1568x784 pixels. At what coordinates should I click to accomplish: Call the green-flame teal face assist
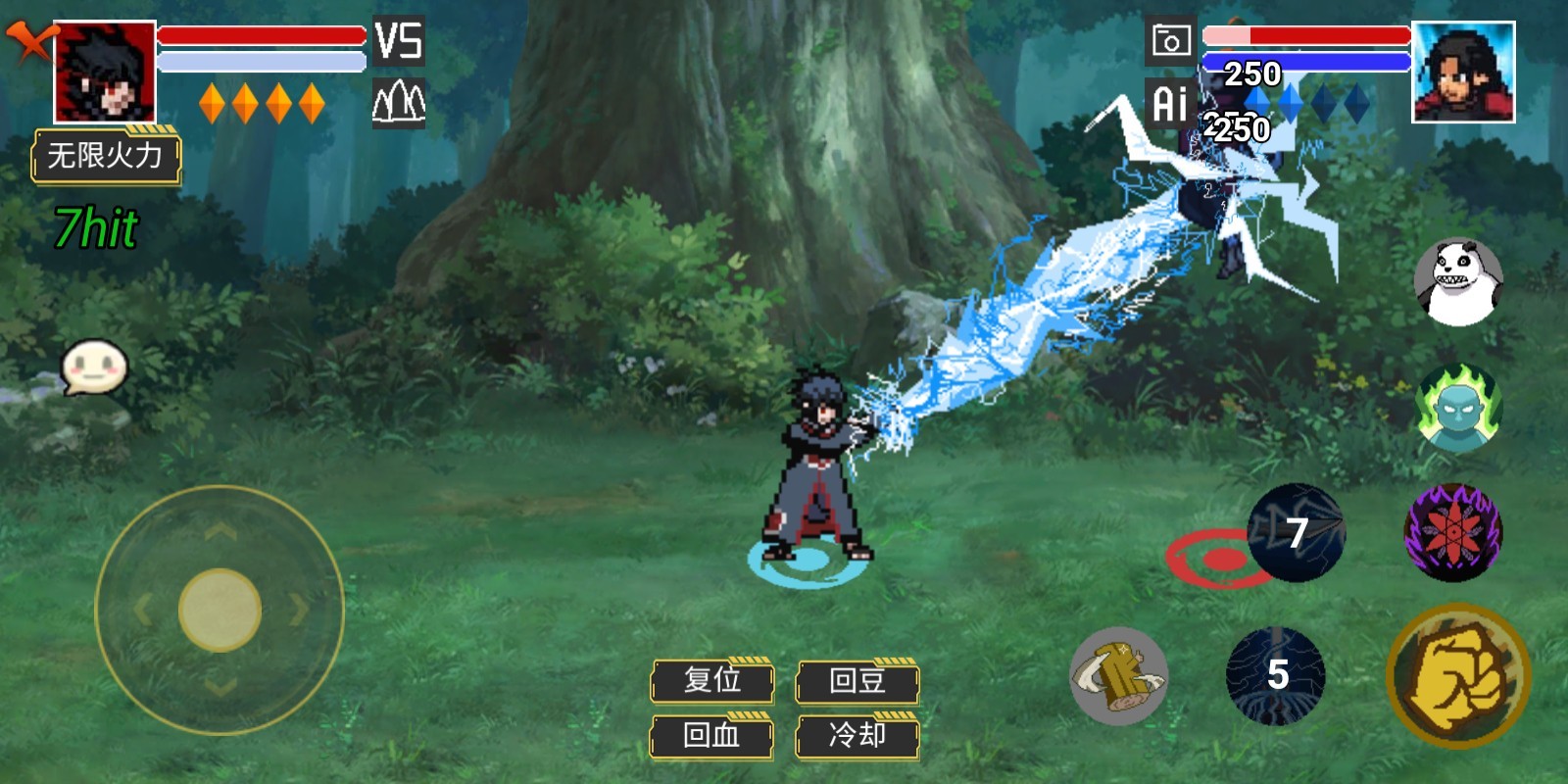coord(1458,408)
